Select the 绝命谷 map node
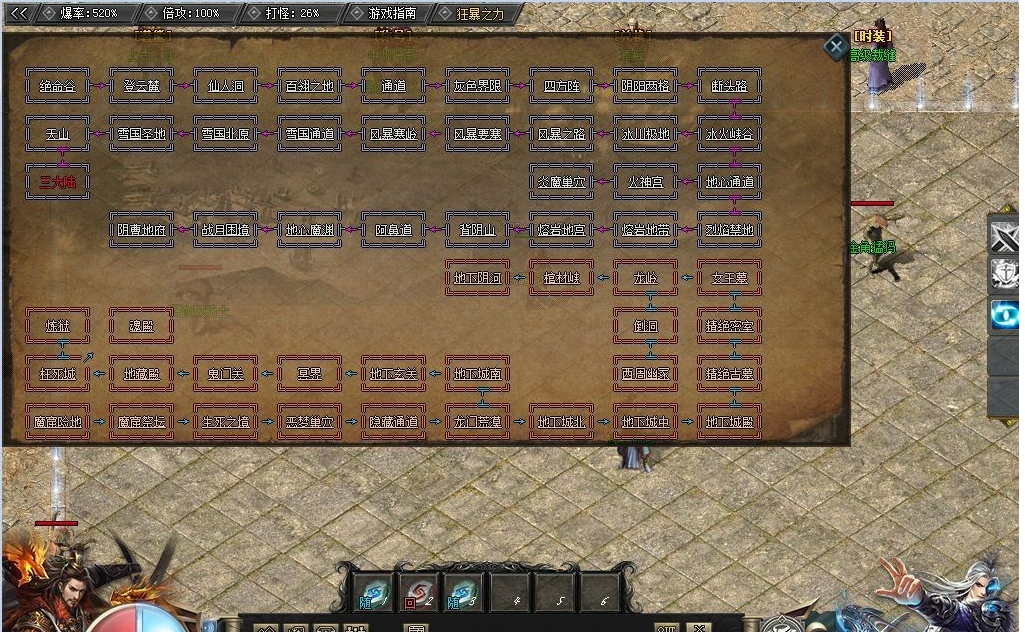1025x632 pixels. [57, 86]
